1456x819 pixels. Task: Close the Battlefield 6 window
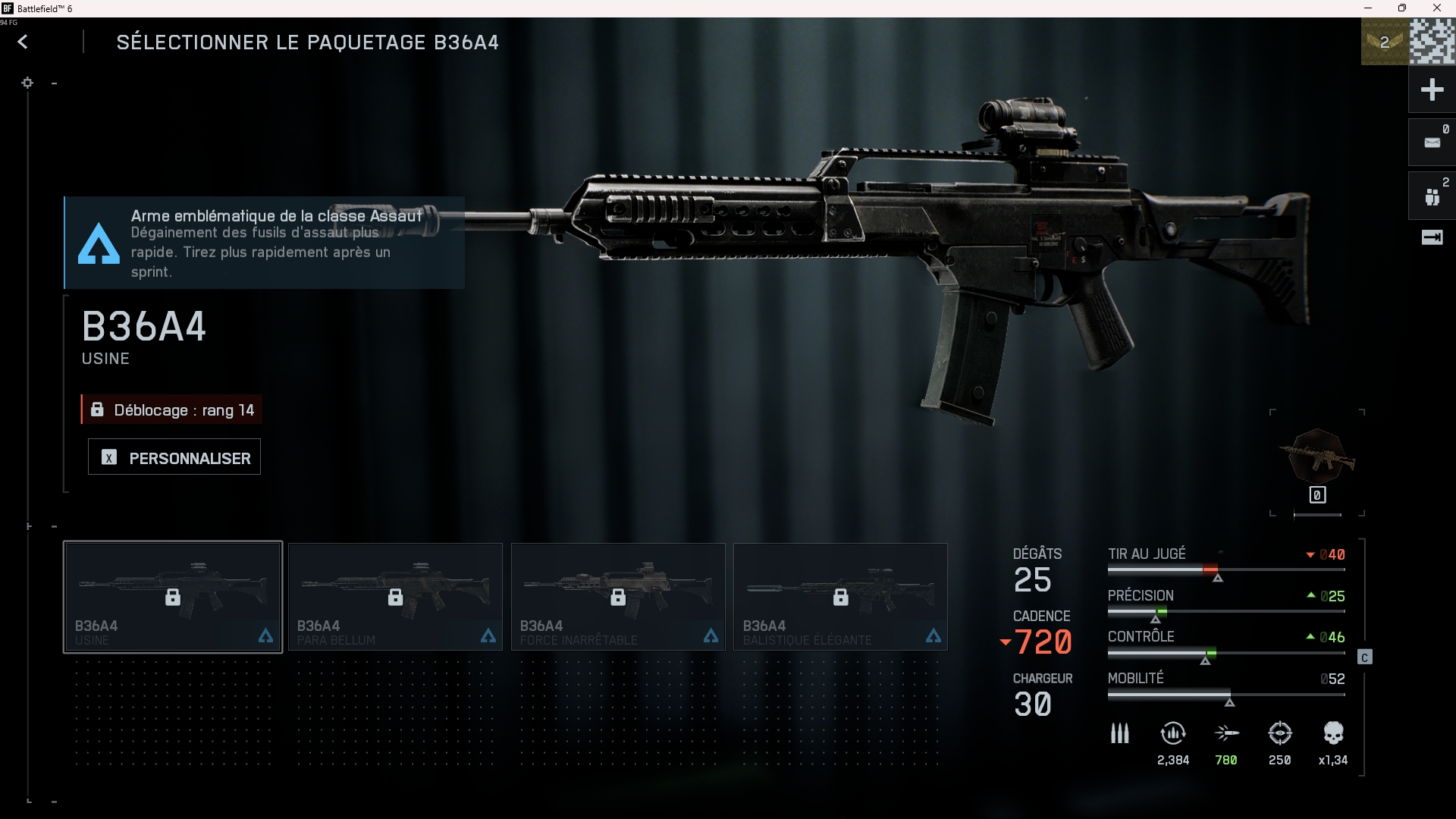[x=1436, y=8]
